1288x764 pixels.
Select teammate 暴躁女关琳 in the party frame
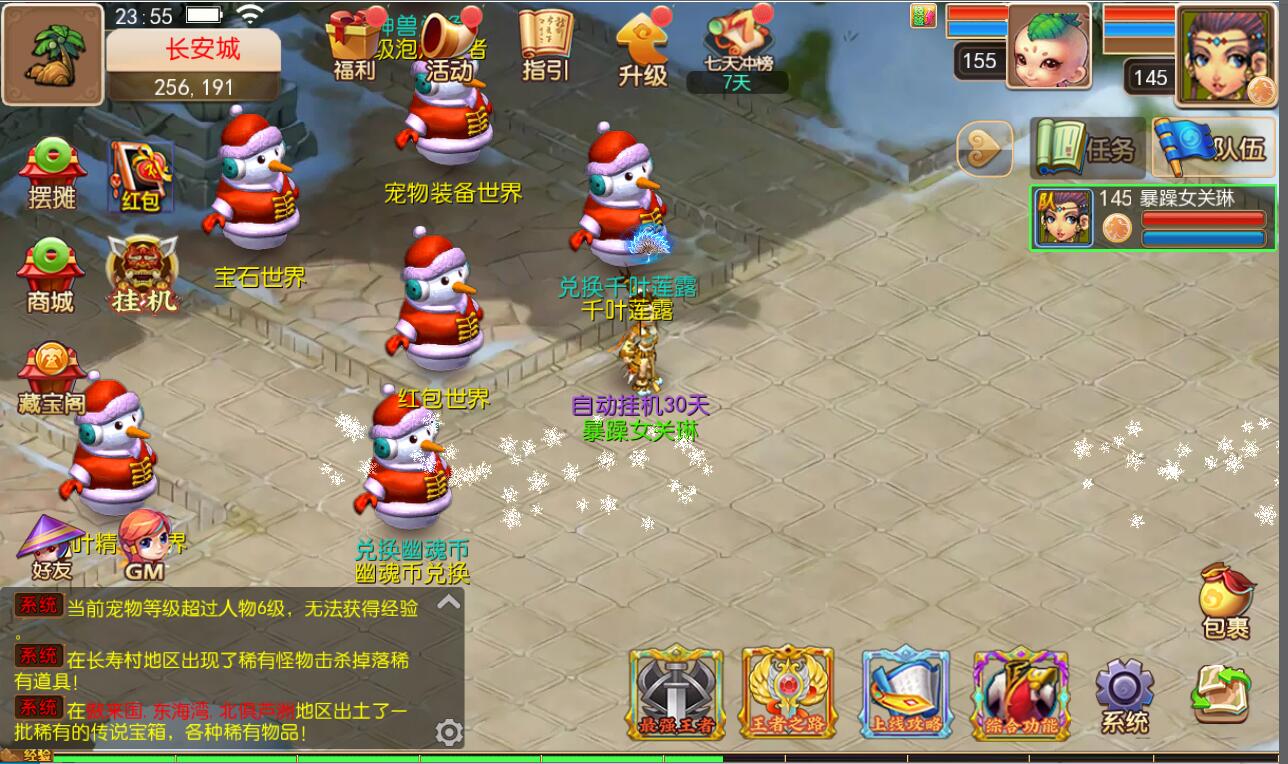(x=1150, y=222)
